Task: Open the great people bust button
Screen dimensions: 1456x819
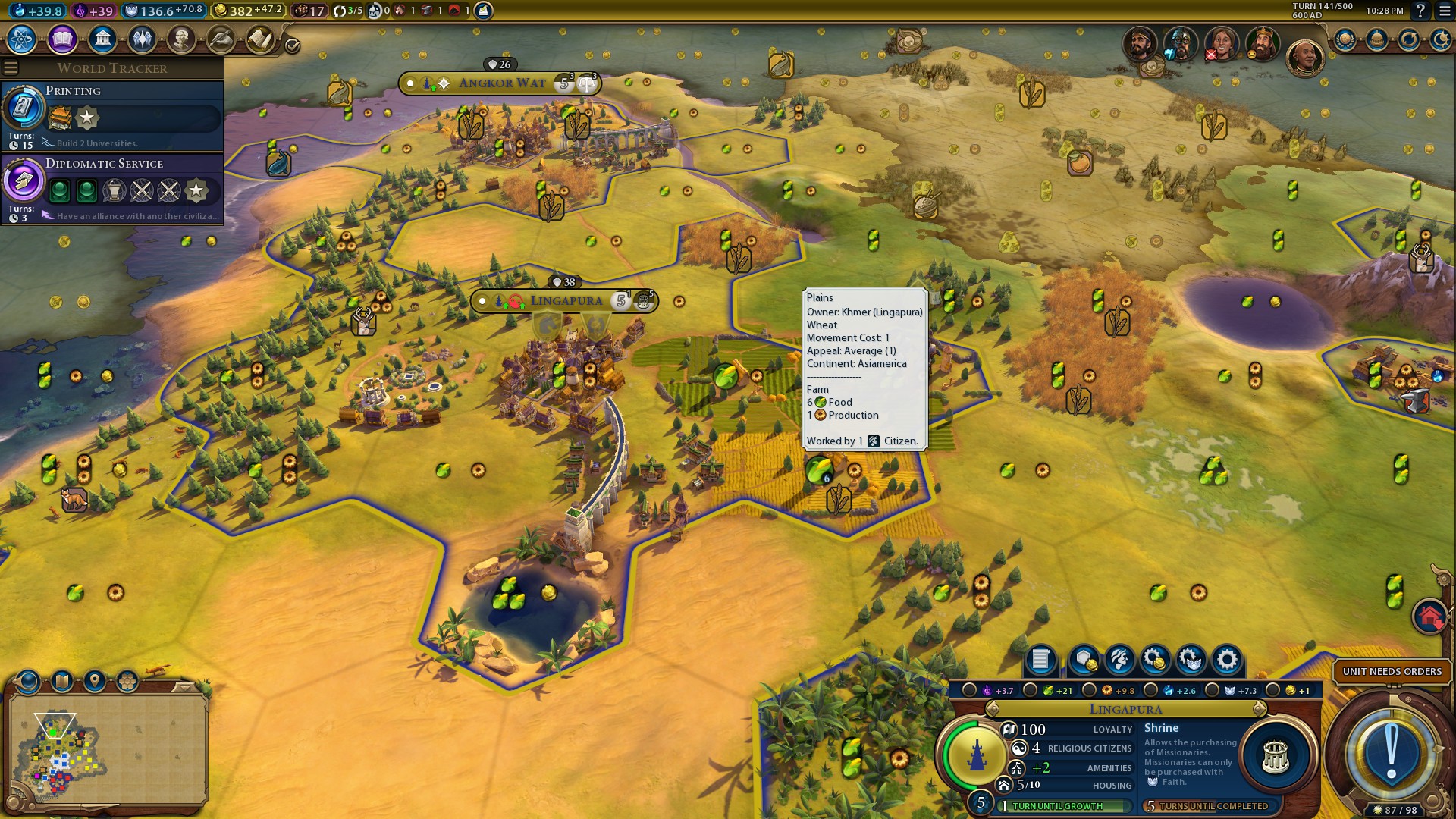Action: tap(181, 39)
